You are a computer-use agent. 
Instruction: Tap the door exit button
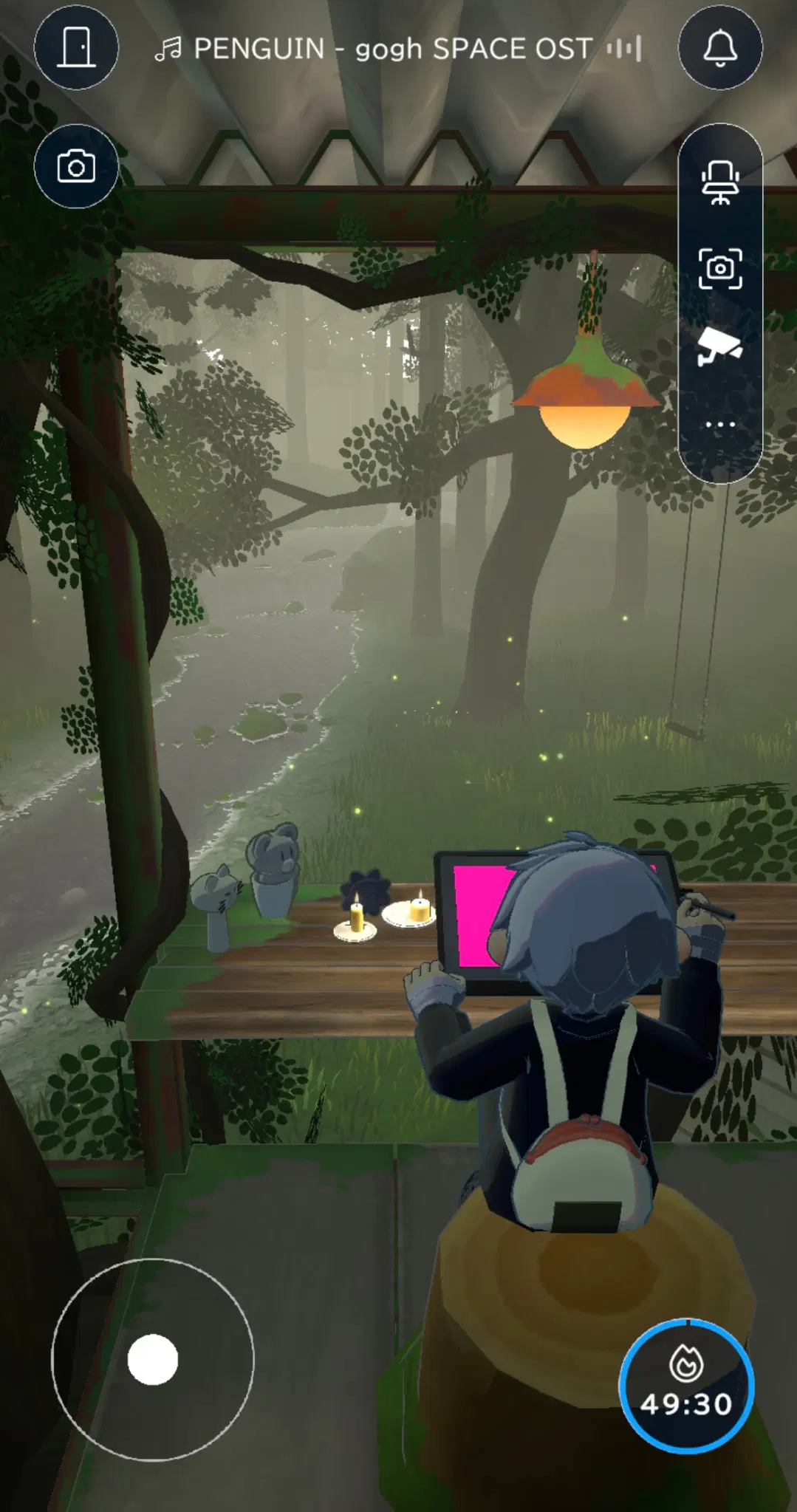76,48
